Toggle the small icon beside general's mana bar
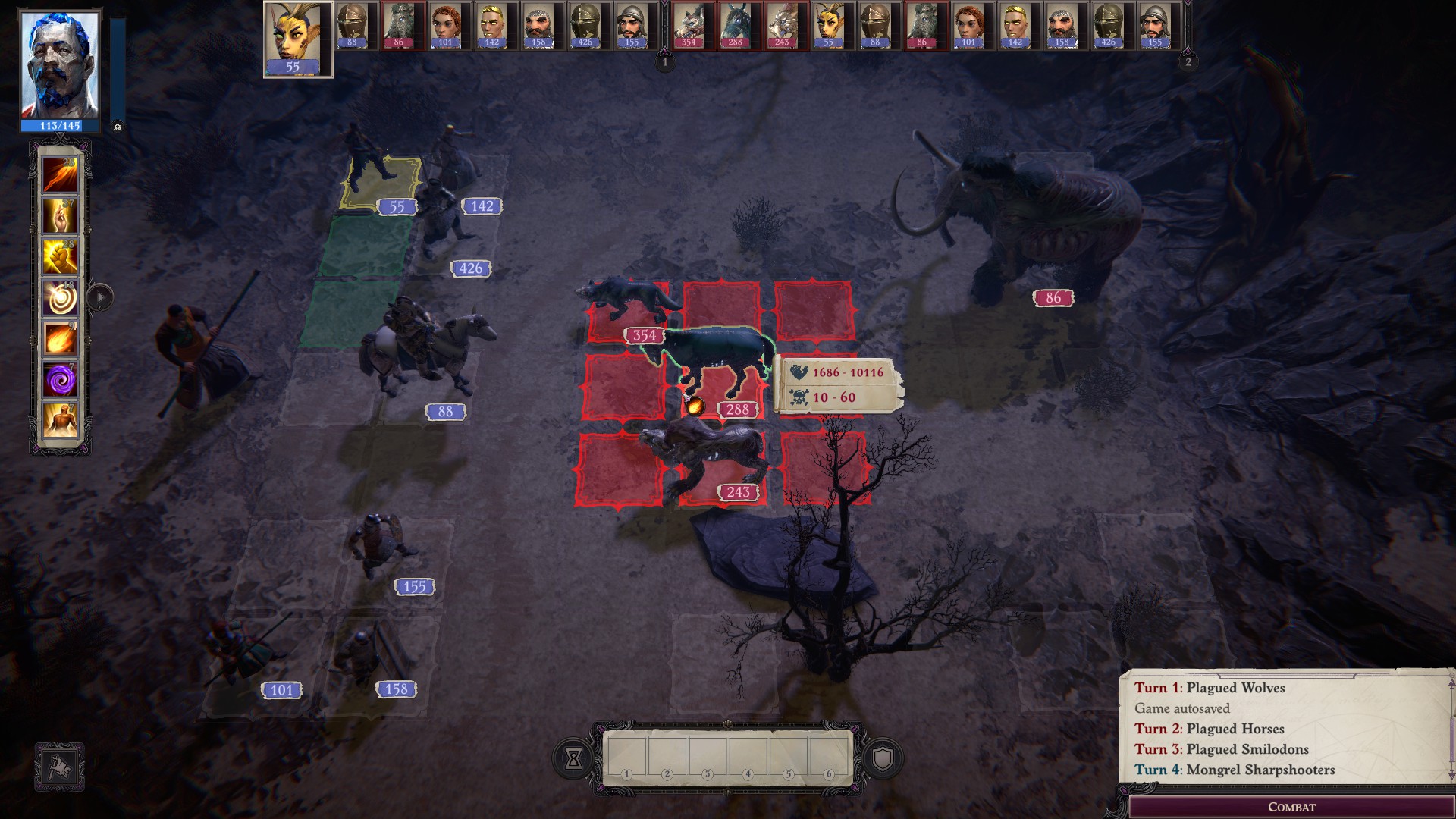Screen dimensions: 1456x819 tap(118, 127)
